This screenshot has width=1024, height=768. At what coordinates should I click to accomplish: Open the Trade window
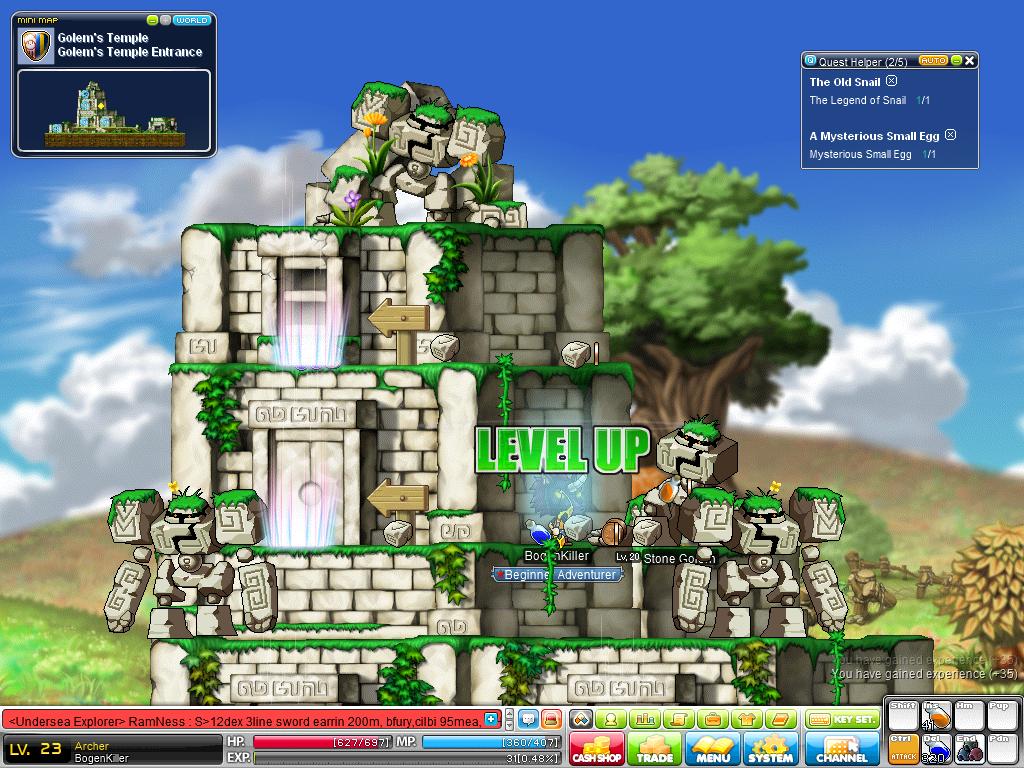pos(655,749)
